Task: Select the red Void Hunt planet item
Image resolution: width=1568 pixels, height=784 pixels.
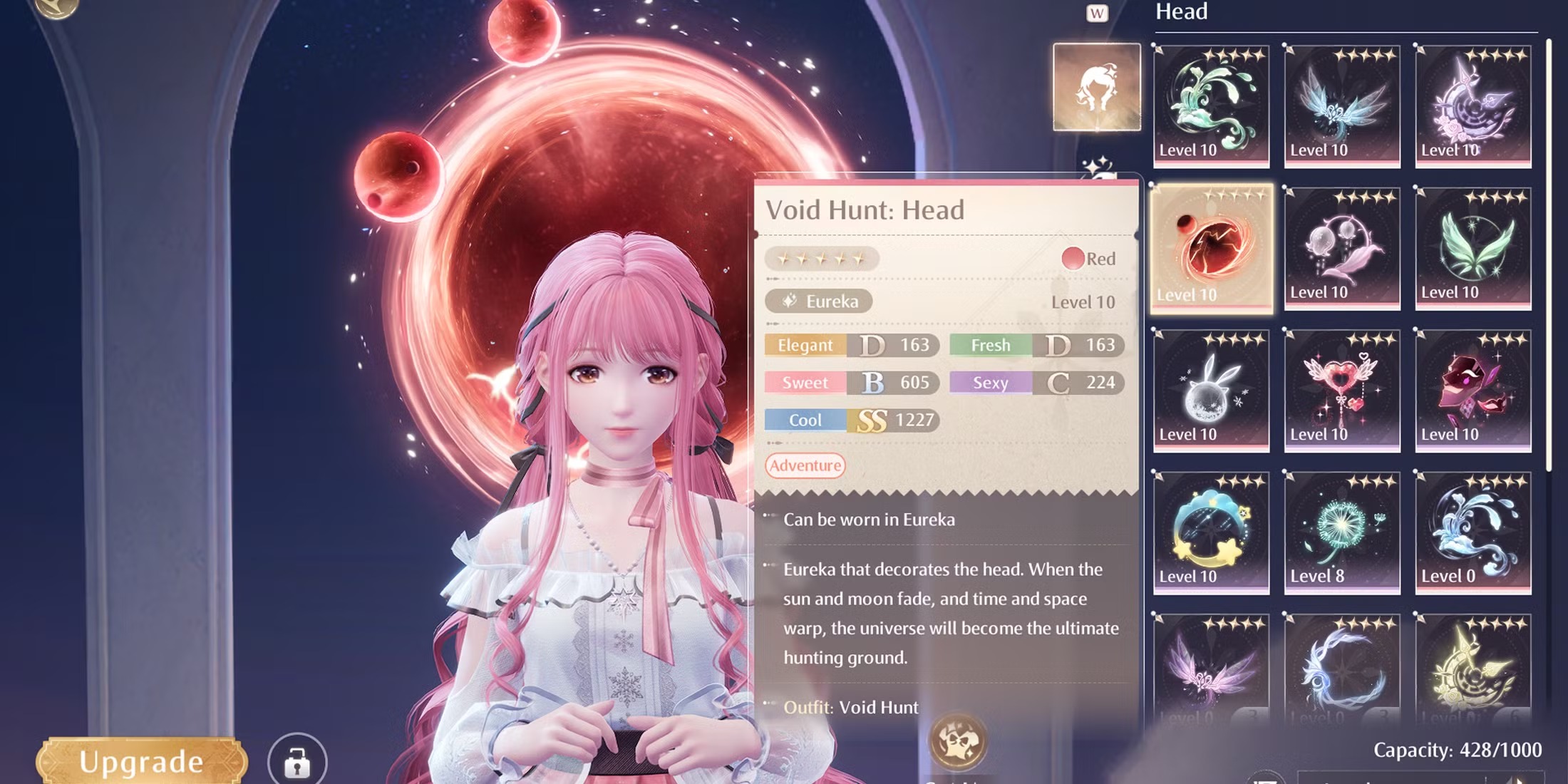Action: (x=1211, y=247)
